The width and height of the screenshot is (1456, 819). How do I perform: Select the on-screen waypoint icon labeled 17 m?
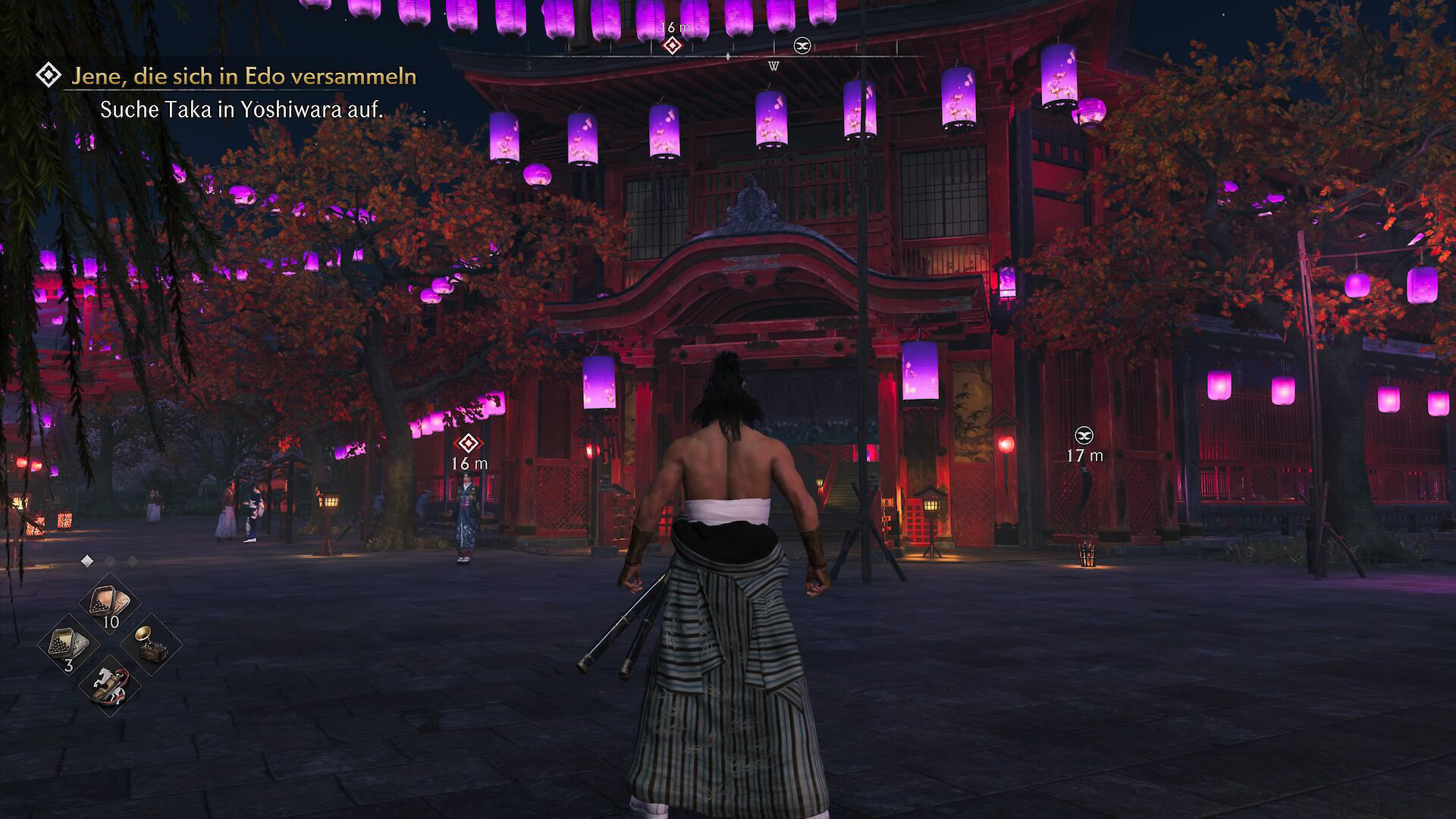(1084, 435)
